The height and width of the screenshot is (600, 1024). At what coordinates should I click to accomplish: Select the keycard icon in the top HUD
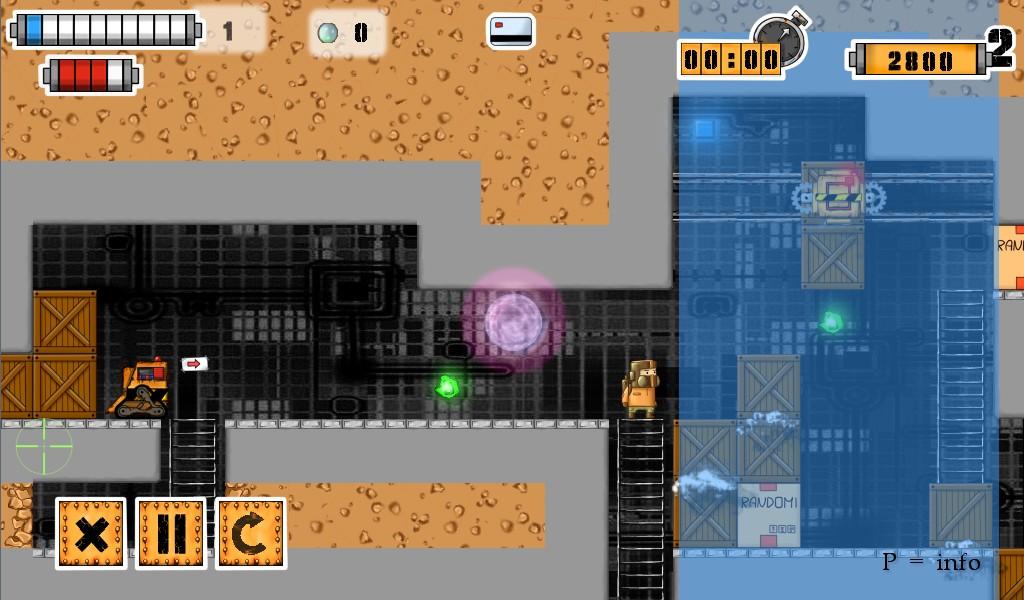coord(511,31)
